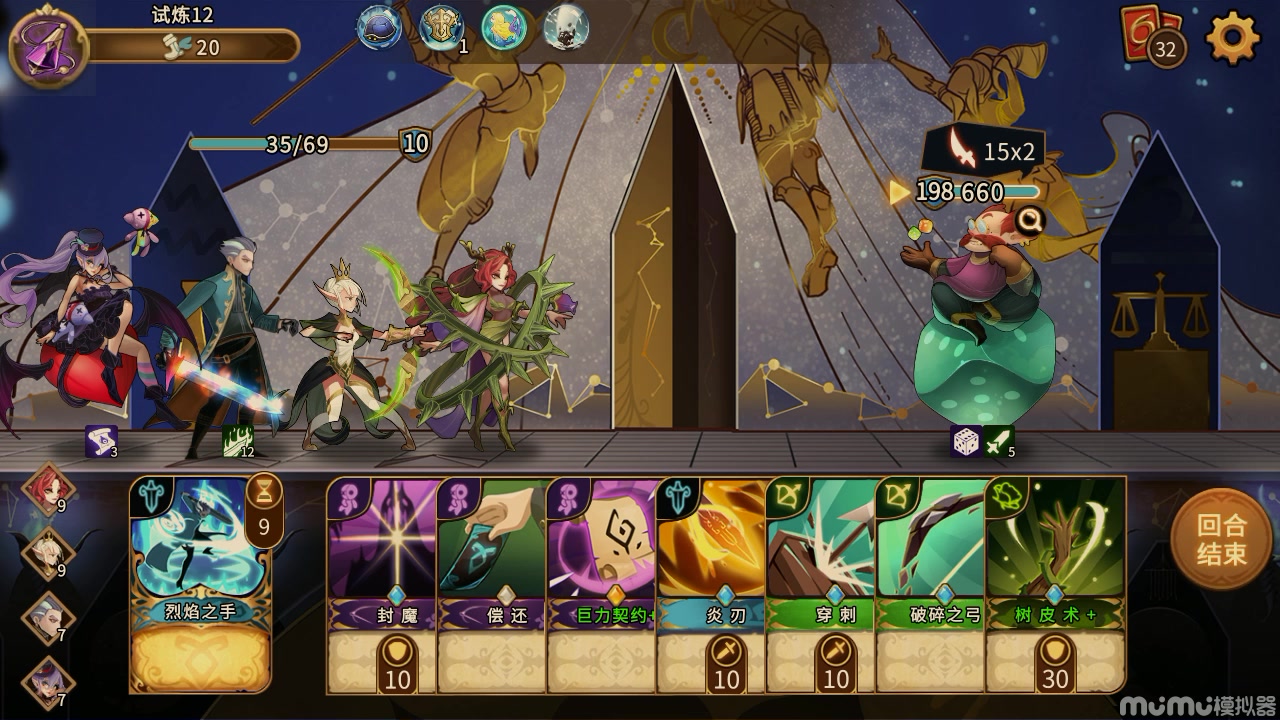The image size is (1280, 720).
Task: Open the gear settings menu
Action: tap(1233, 39)
